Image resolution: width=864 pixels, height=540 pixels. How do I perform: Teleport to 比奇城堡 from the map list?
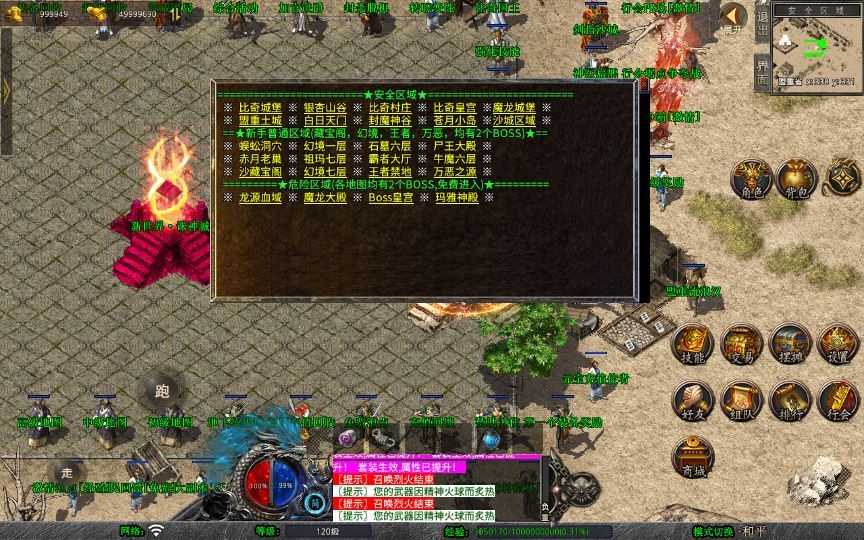pos(260,107)
